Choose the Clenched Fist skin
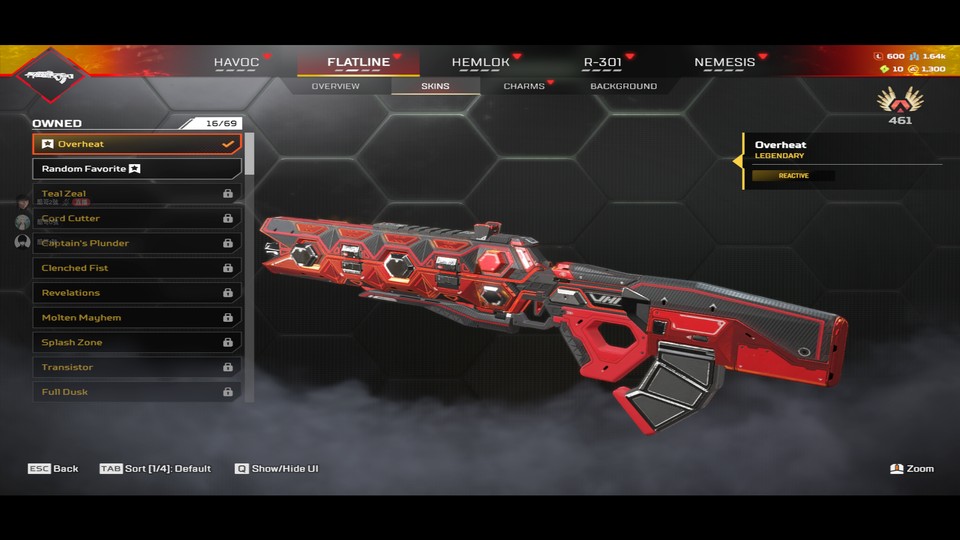This screenshot has height=540, width=960. pyautogui.click(x=137, y=268)
